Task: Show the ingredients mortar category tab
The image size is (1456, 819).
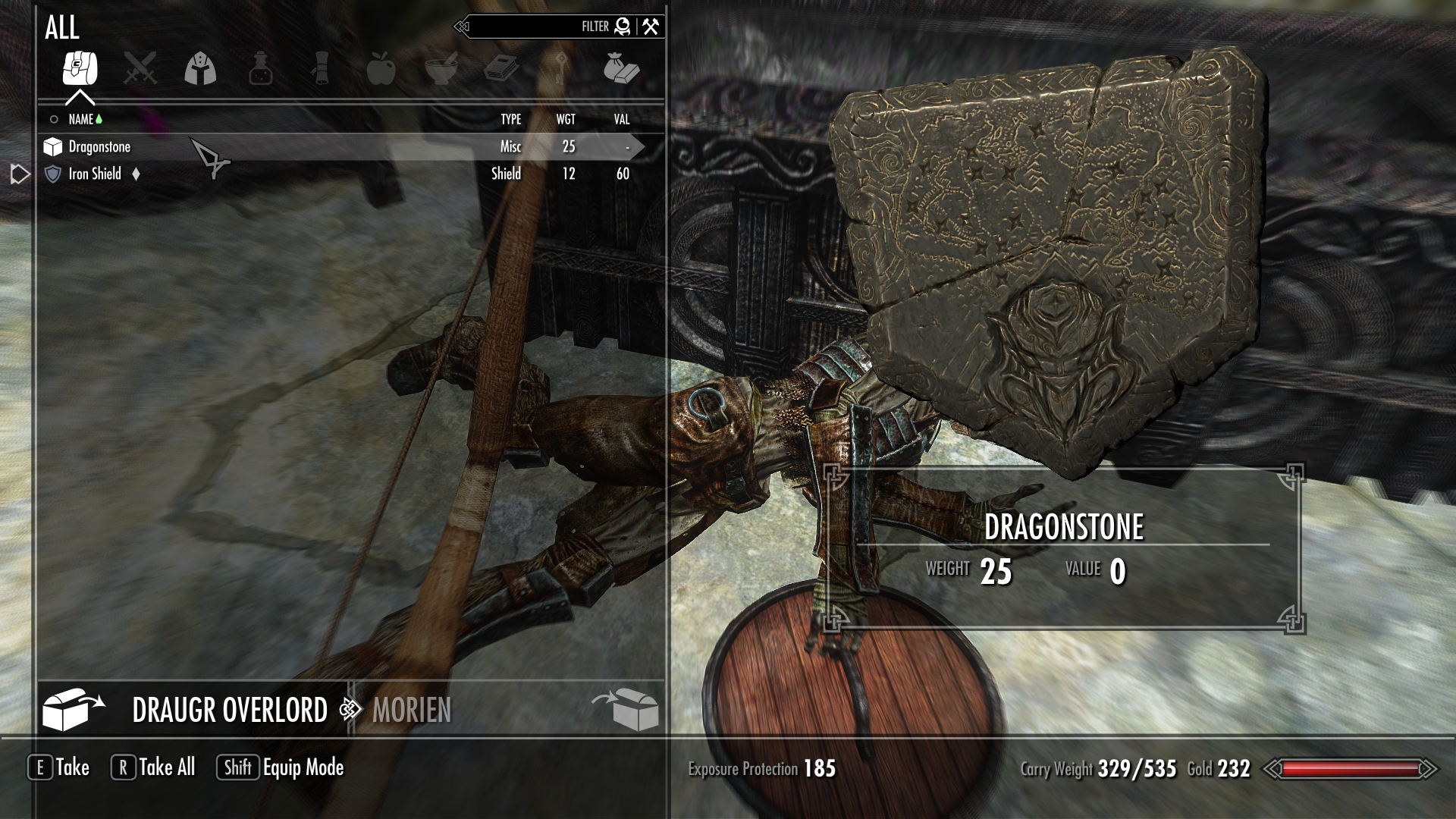Action: (x=441, y=68)
